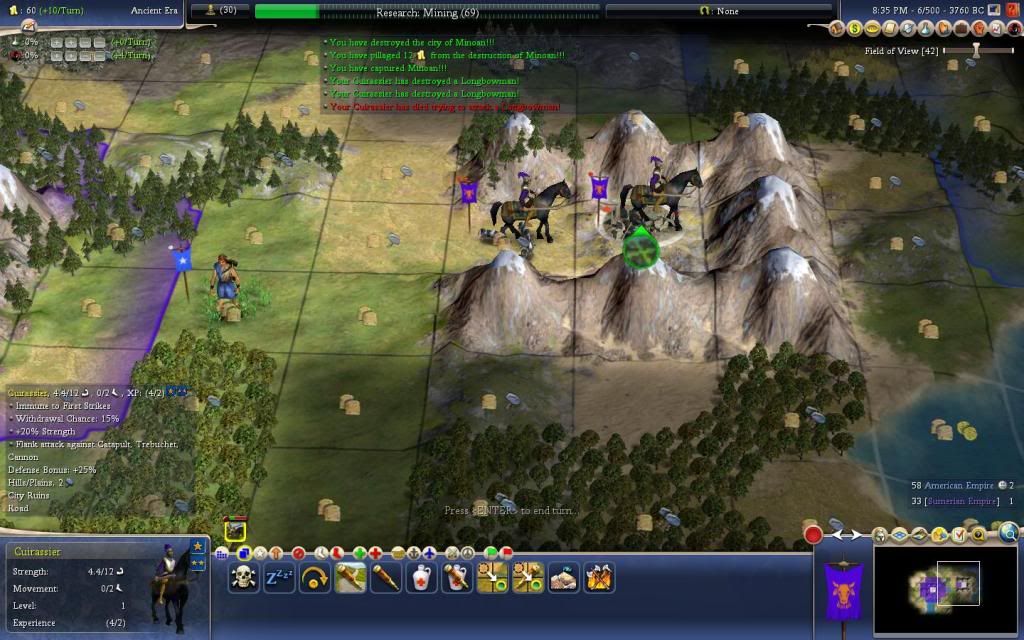Select the Cuirassier unit plot-list icon

[x=235, y=531]
